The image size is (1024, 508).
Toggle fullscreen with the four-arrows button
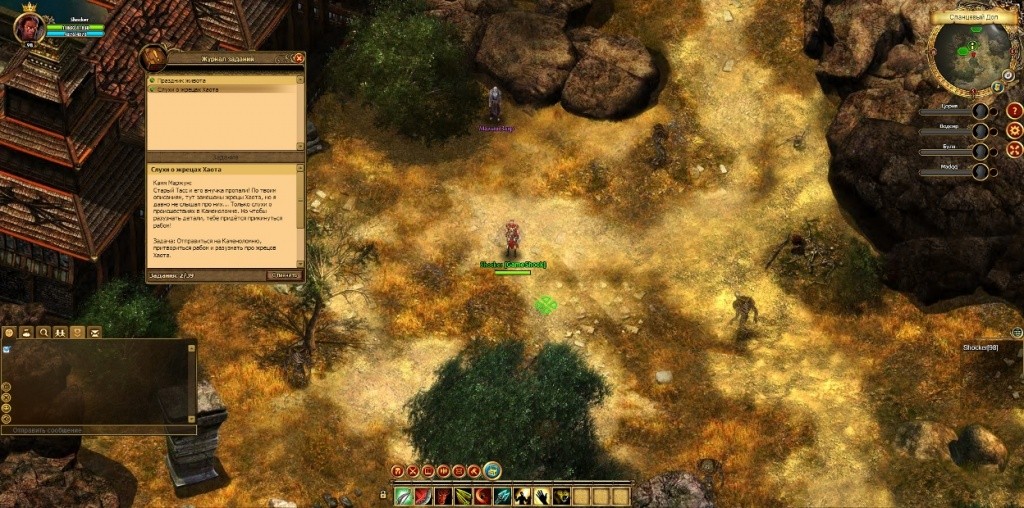[x=1015, y=149]
